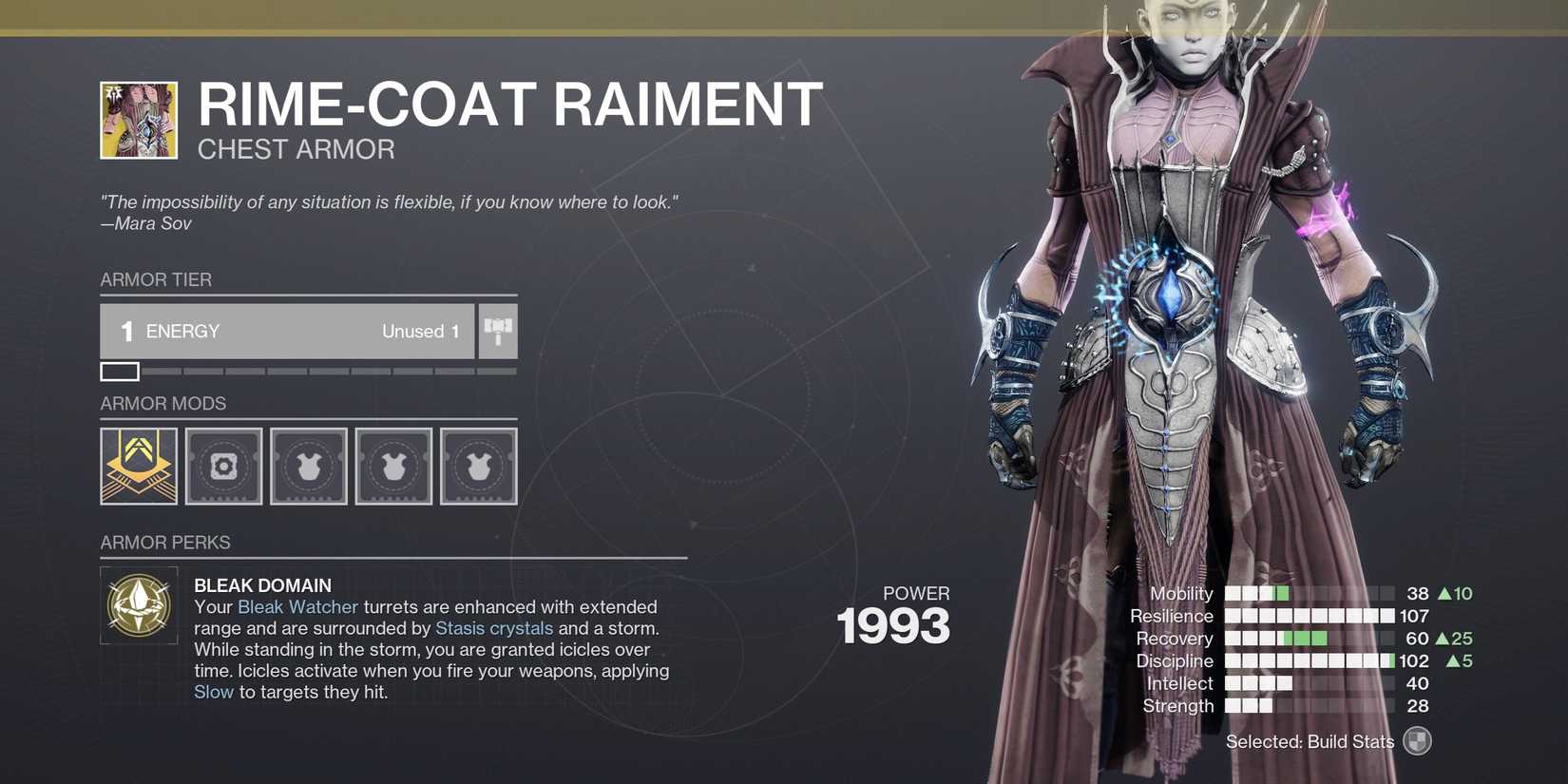Viewport: 1568px width, 784px height.
Task: Expand the Armor Perks section
Action: pyautogui.click(x=165, y=543)
